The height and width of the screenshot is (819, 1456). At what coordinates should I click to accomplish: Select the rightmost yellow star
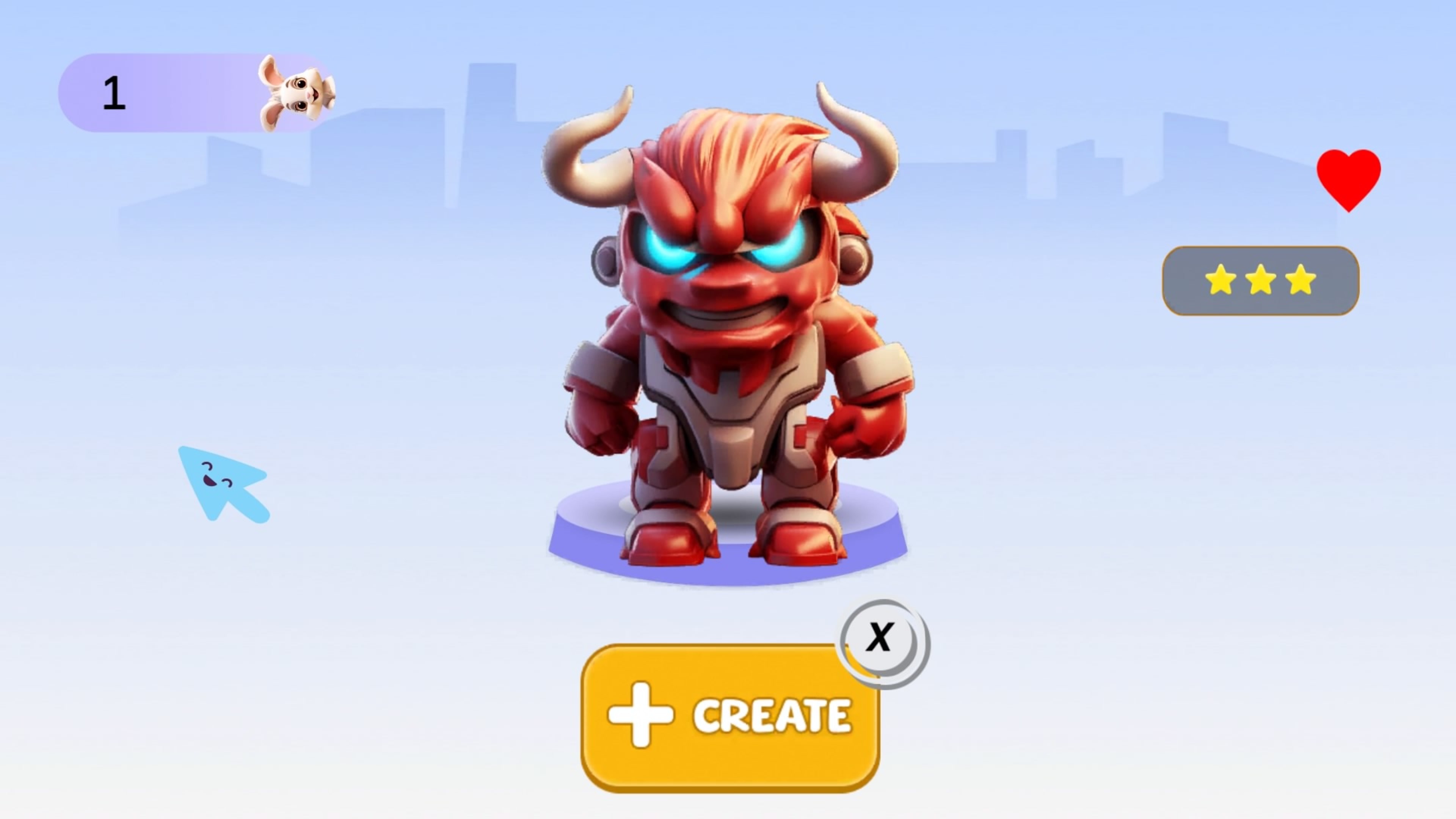pos(1300,280)
